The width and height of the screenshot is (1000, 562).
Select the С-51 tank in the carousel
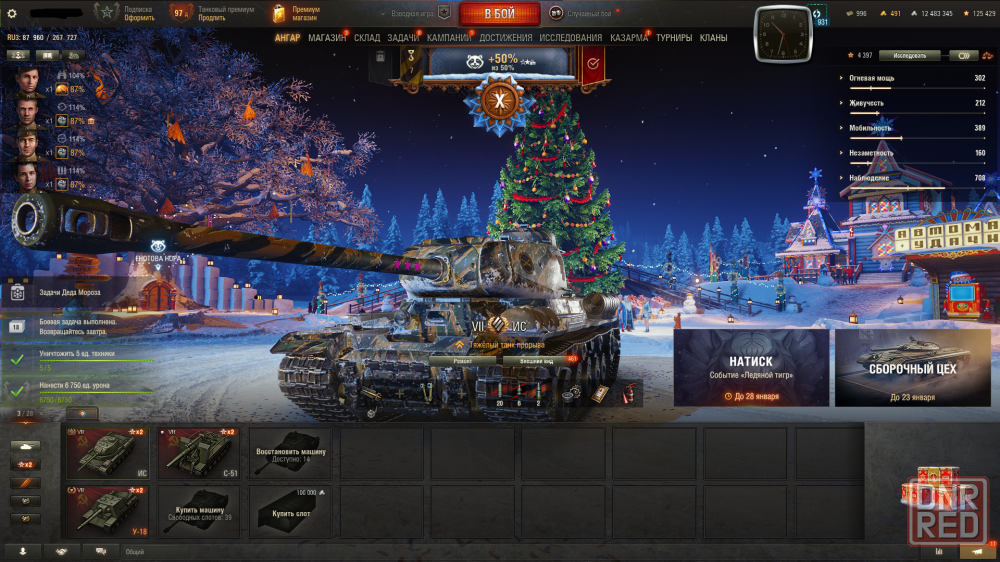point(198,453)
